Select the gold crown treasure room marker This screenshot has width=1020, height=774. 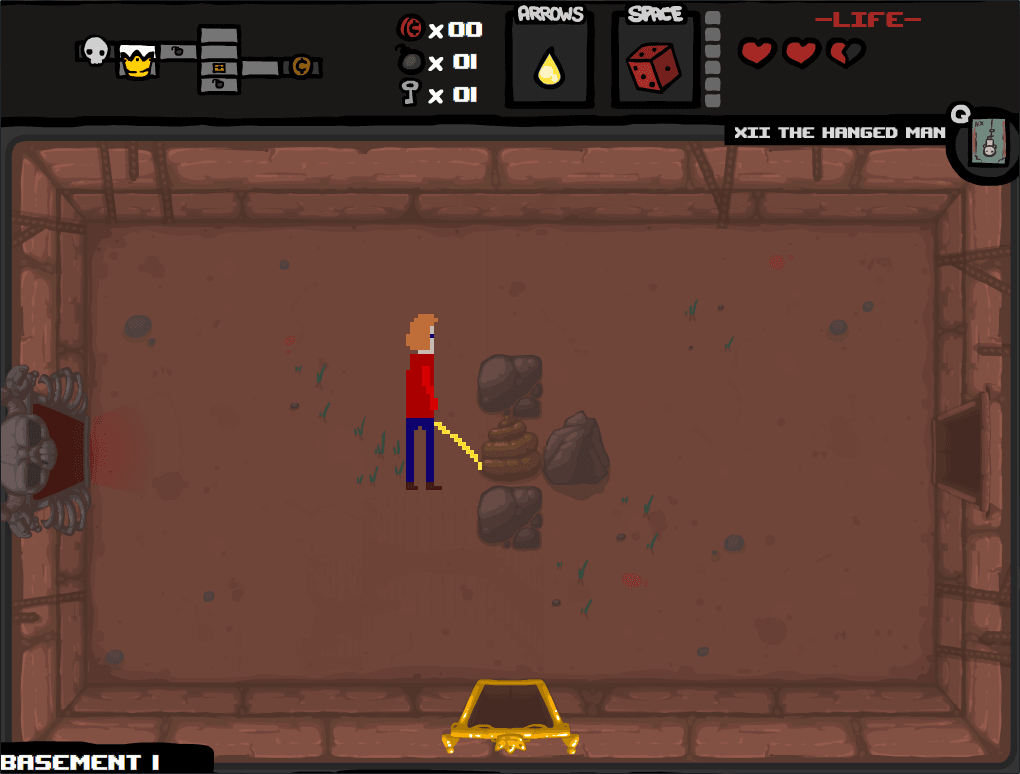tap(134, 62)
